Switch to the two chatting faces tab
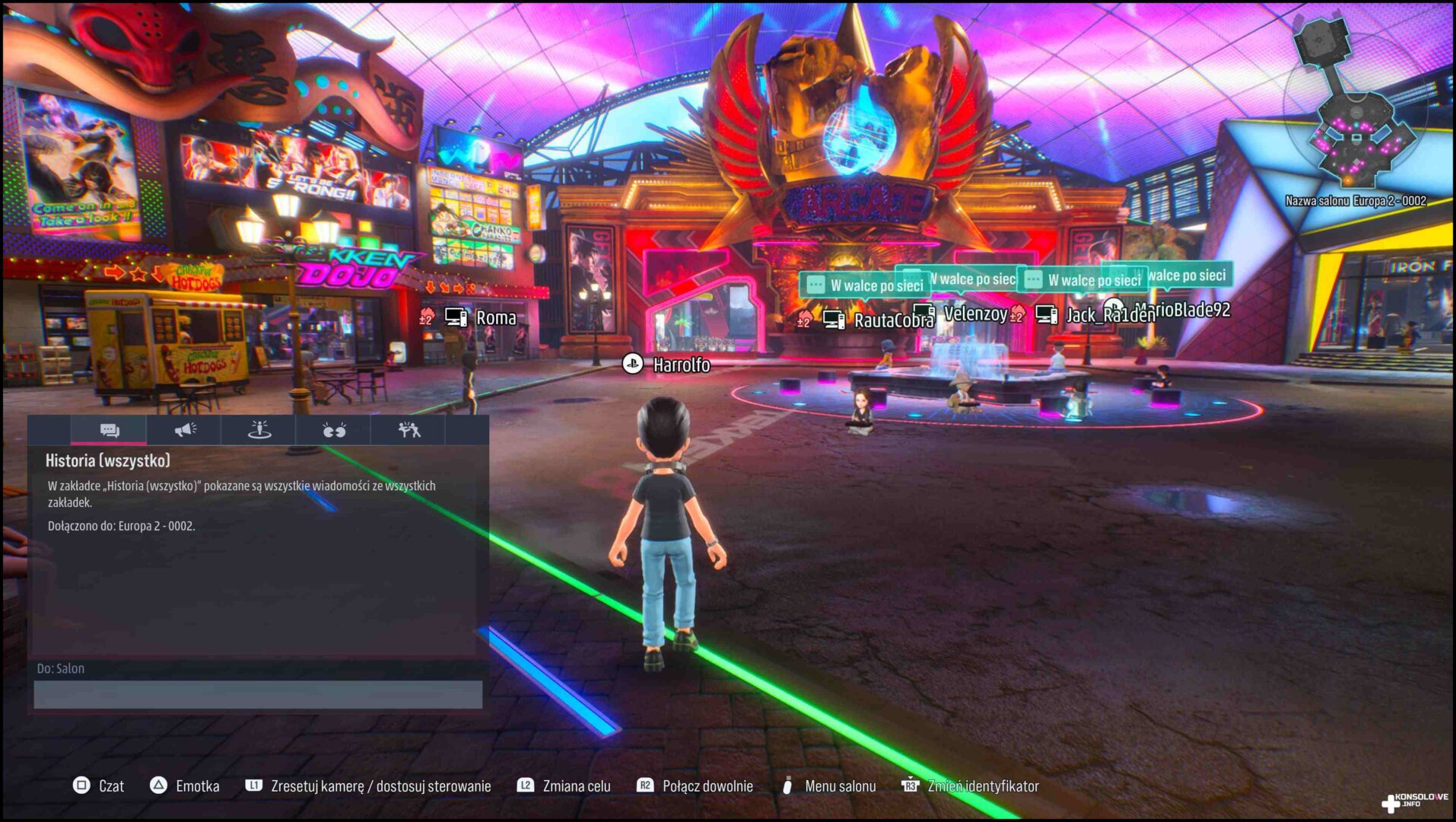Image resolution: width=1456 pixels, height=822 pixels. coord(333,431)
